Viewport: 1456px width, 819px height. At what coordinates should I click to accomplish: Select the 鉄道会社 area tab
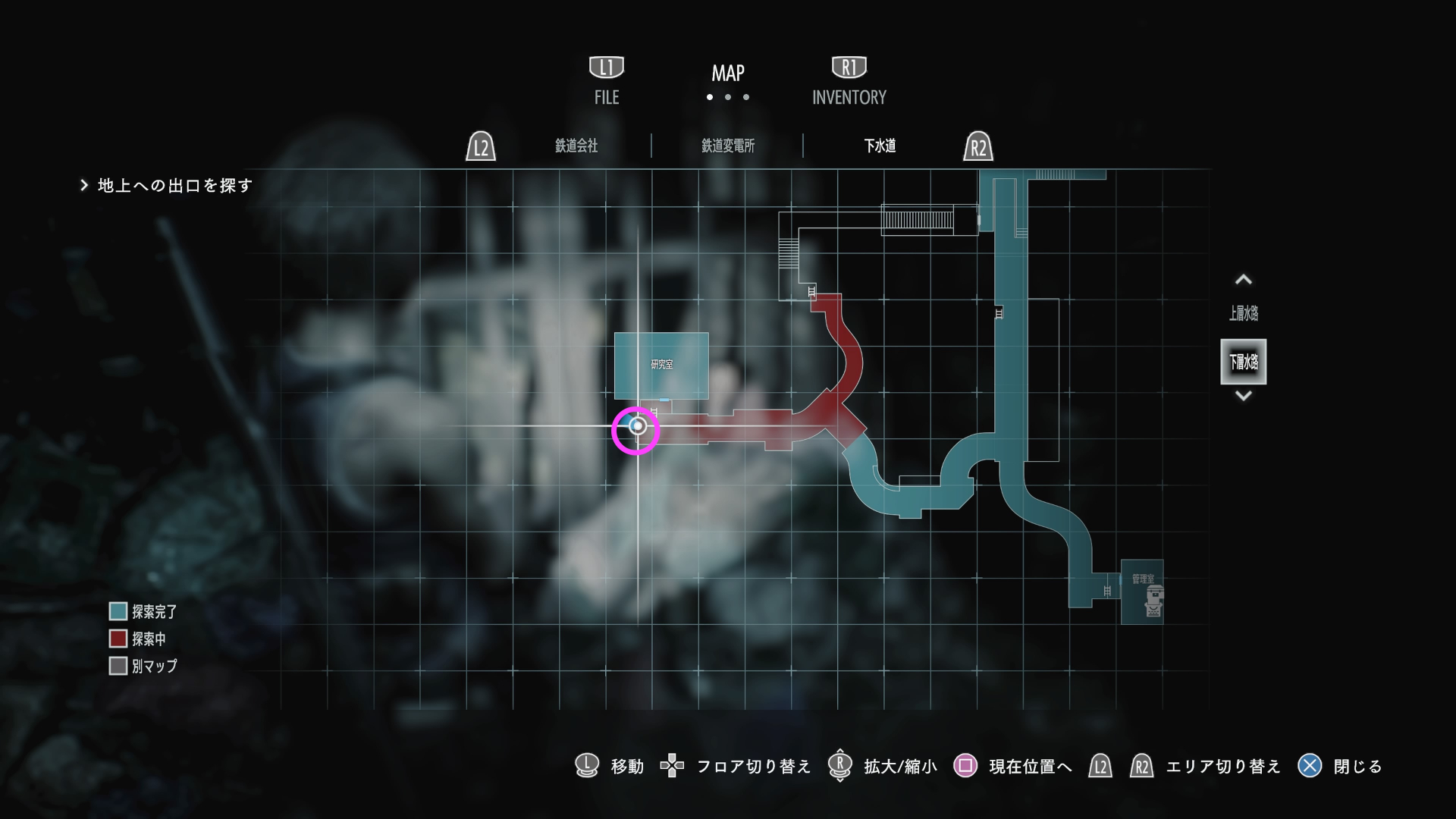(x=577, y=146)
